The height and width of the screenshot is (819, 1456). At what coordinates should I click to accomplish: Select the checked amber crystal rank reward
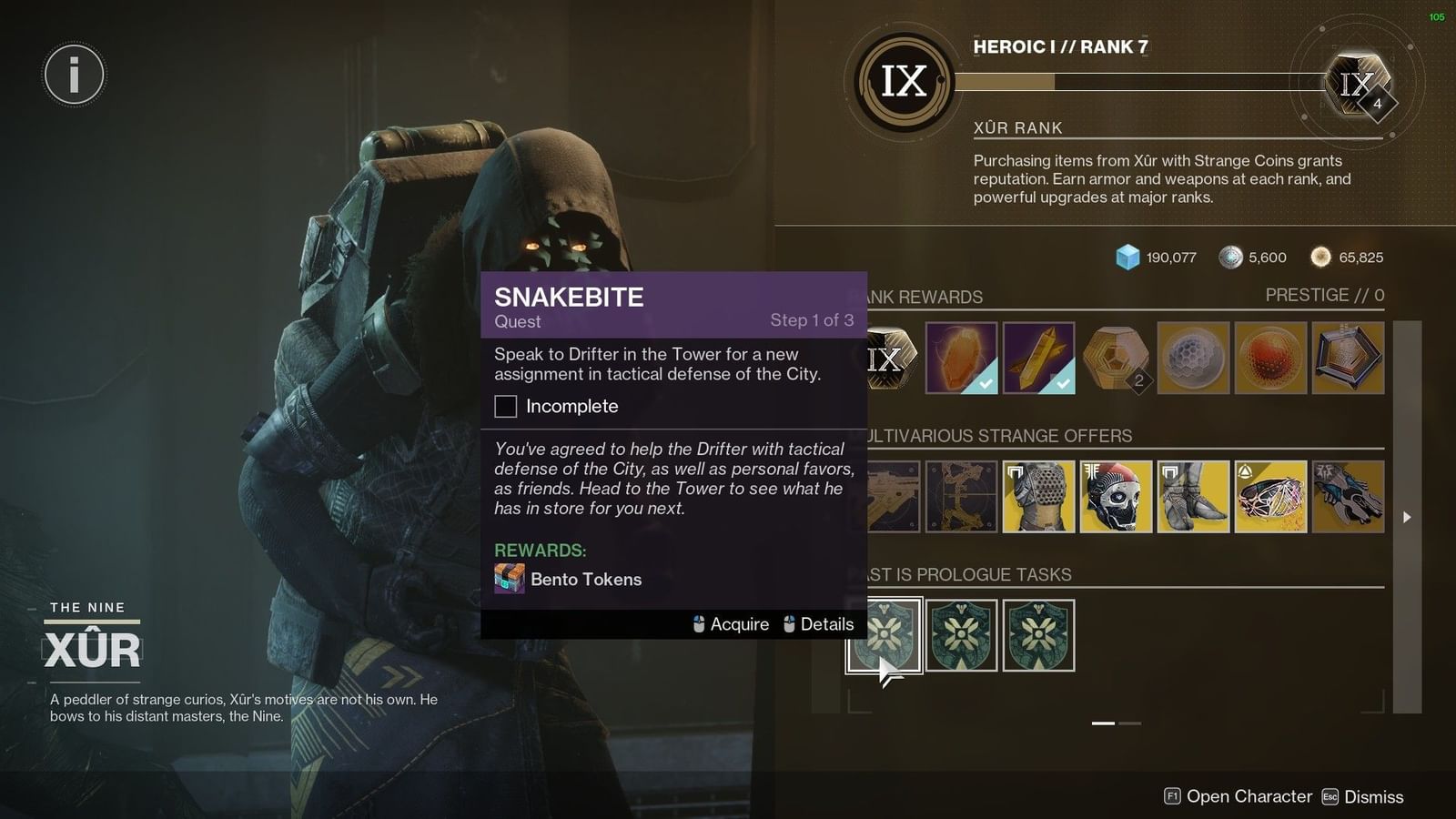(961, 359)
